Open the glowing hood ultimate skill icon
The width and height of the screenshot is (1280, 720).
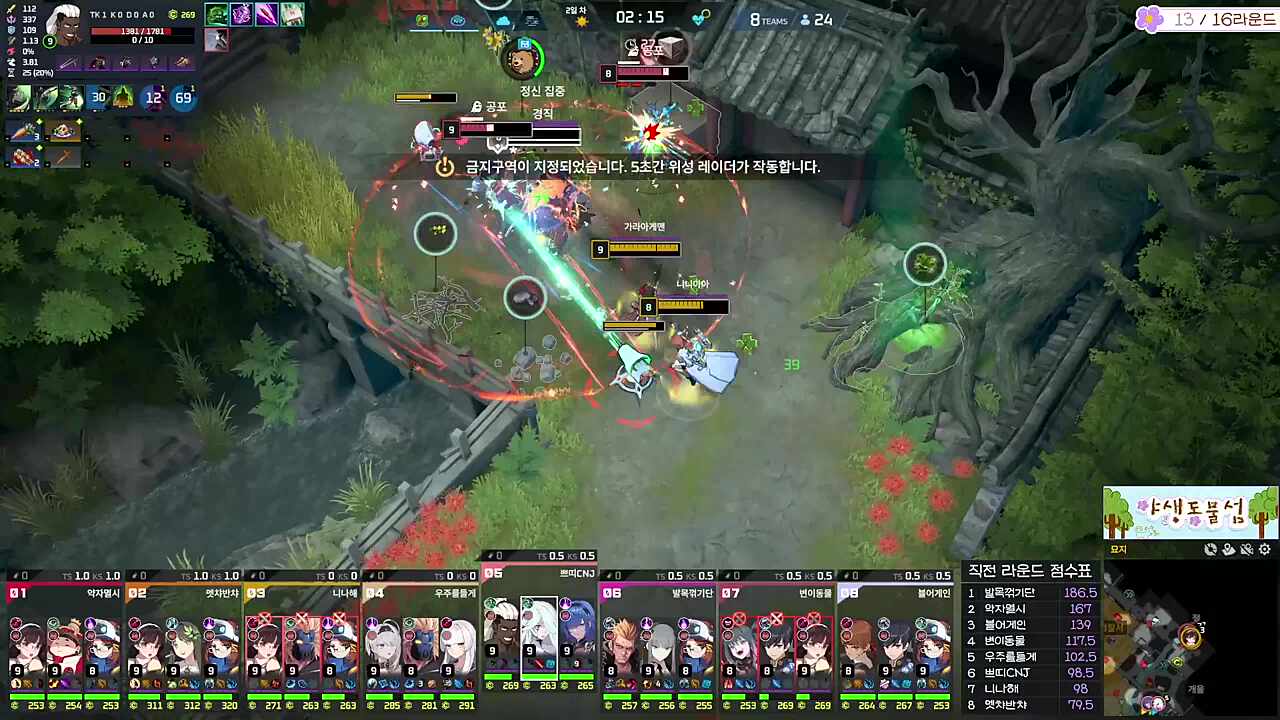[122, 97]
